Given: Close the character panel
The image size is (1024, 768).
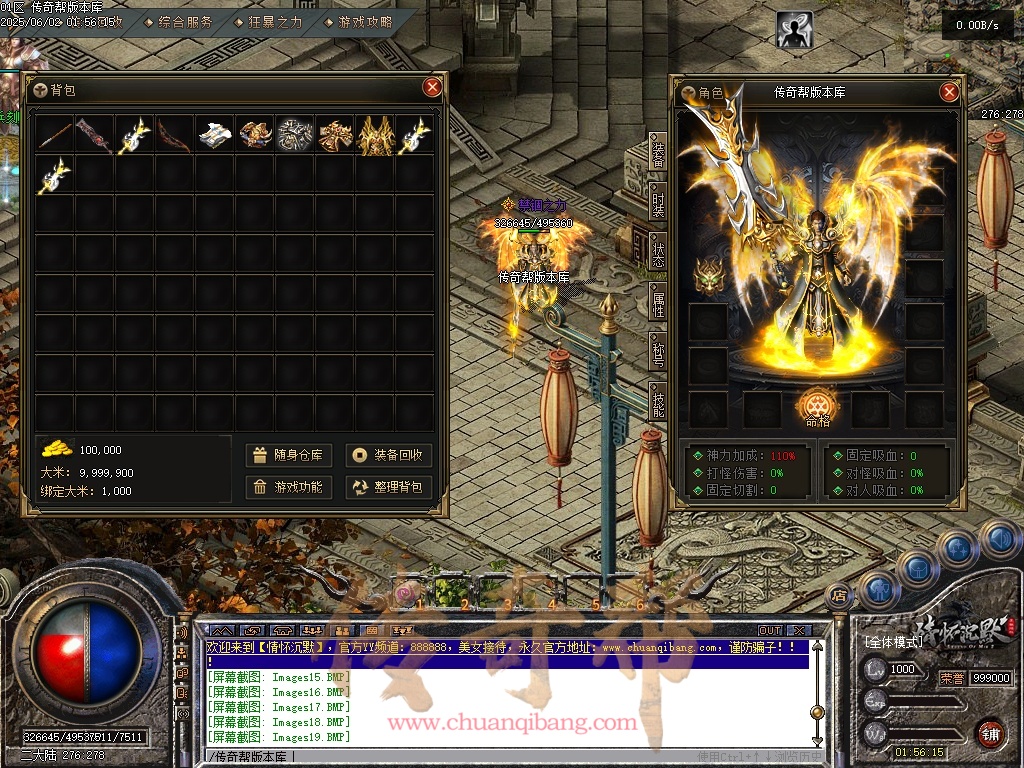Looking at the screenshot, I should click(x=949, y=92).
